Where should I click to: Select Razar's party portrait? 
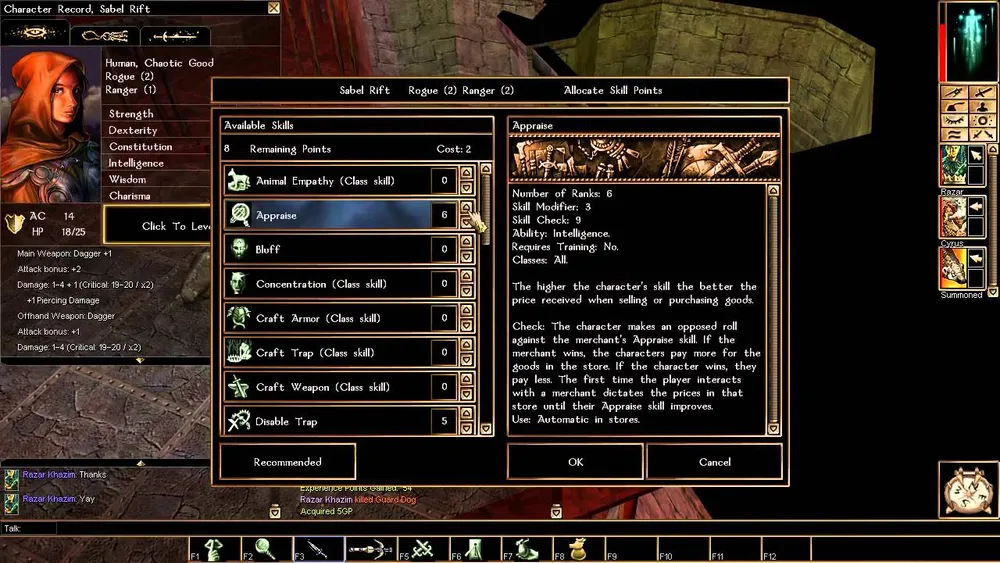click(952, 165)
